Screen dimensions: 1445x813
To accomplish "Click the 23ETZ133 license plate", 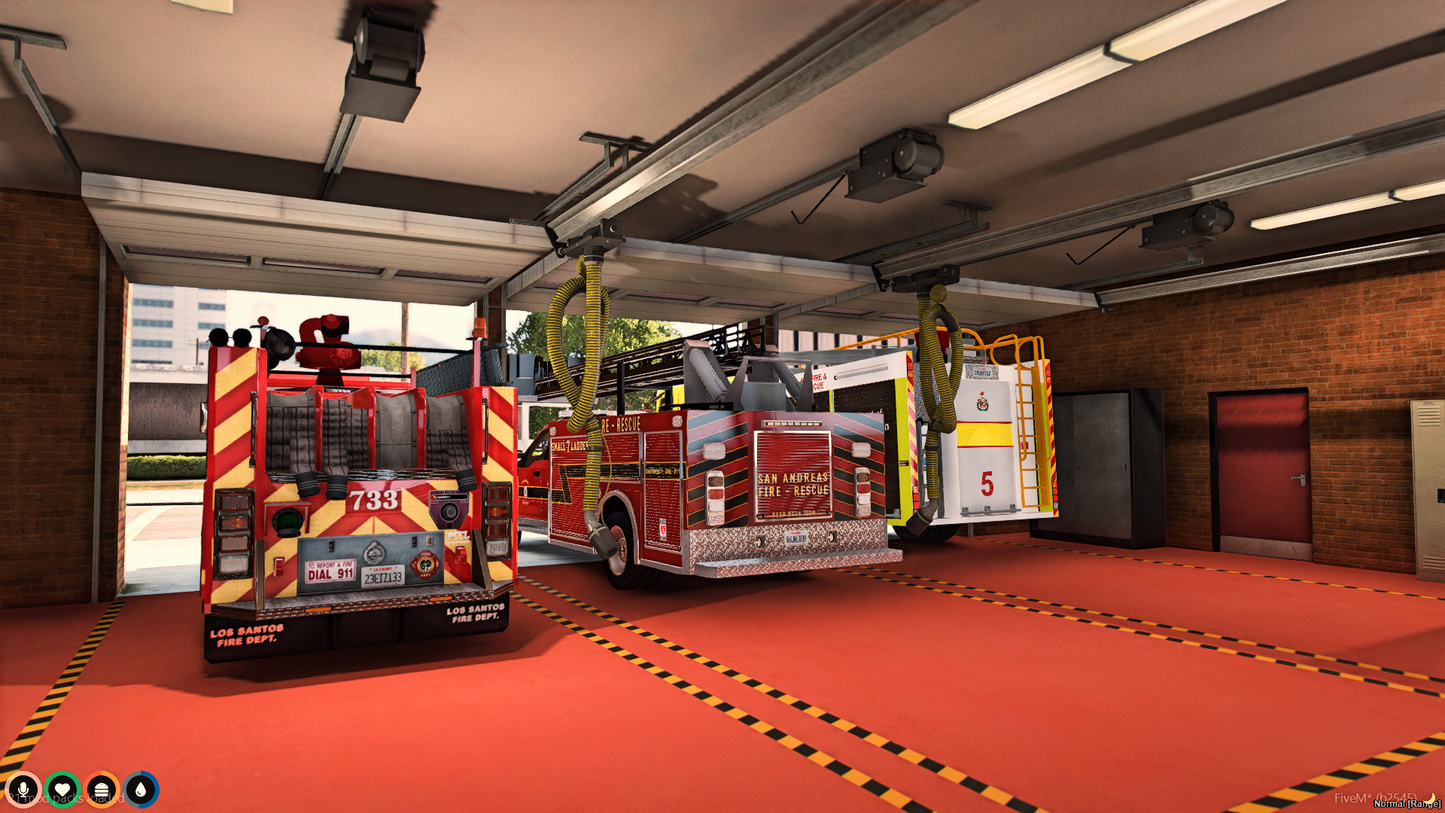I will [382, 577].
